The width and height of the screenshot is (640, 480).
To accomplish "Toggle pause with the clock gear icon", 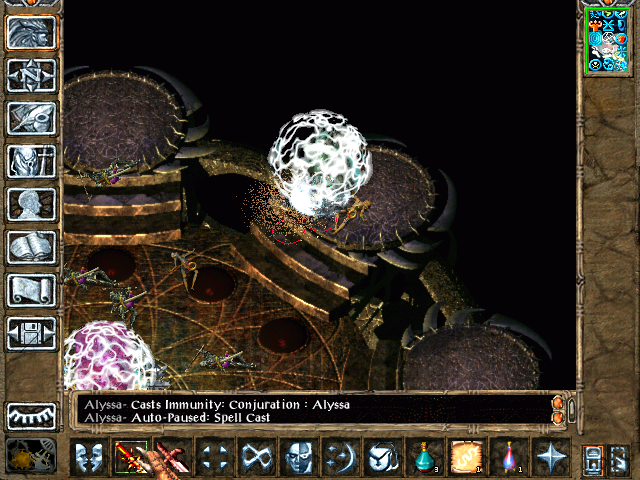I will click(x=32, y=457).
